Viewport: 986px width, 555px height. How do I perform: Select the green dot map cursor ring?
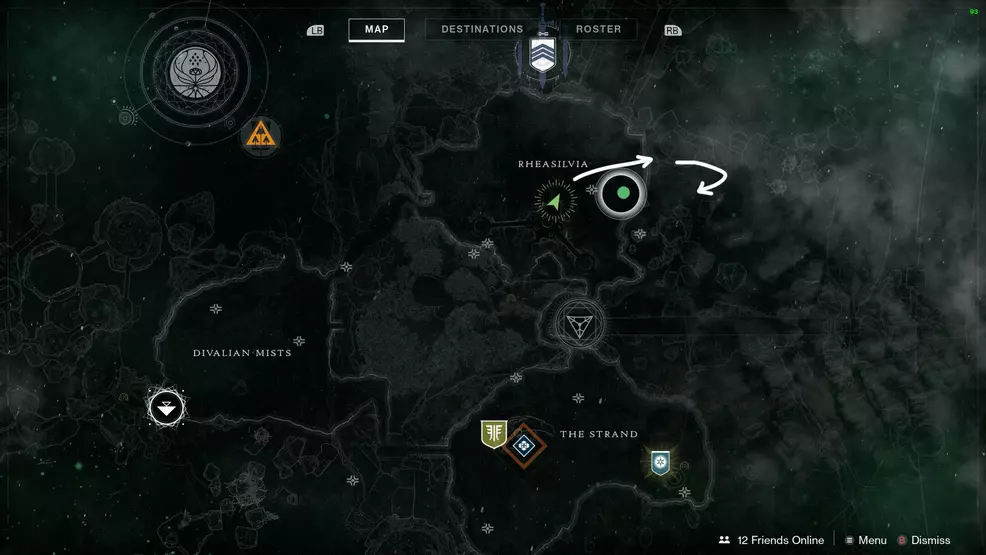(x=622, y=193)
